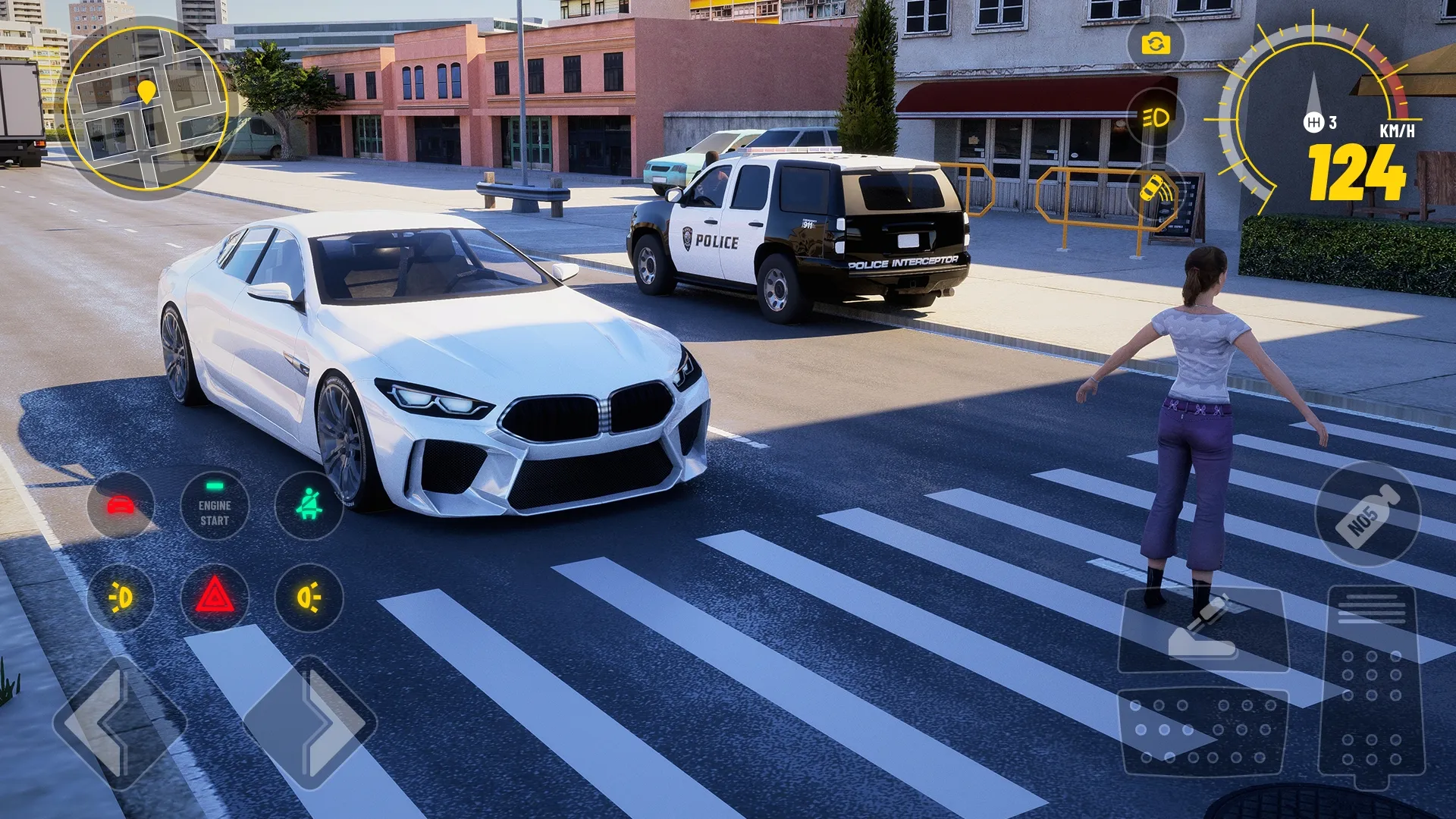Switch camera view with the camera icon
This screenshot has height=819, width=1456.
pos(1155,44)
